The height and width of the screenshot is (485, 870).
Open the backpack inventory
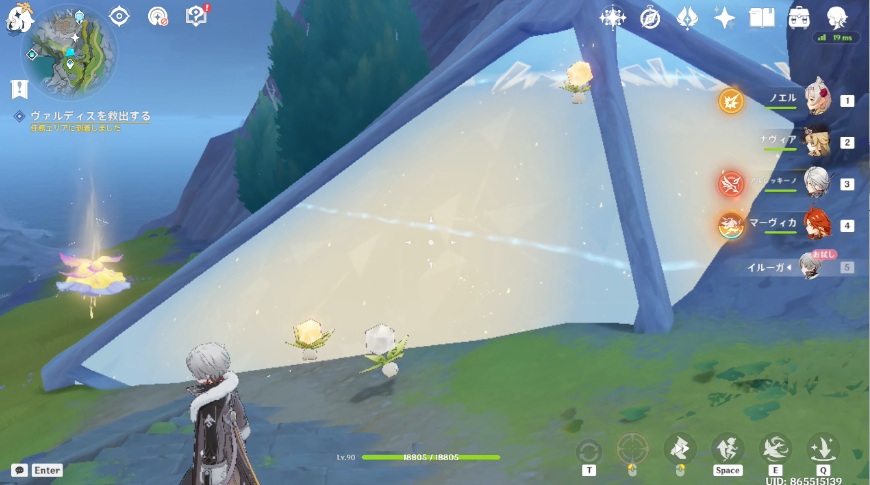(x=800, y=18)
